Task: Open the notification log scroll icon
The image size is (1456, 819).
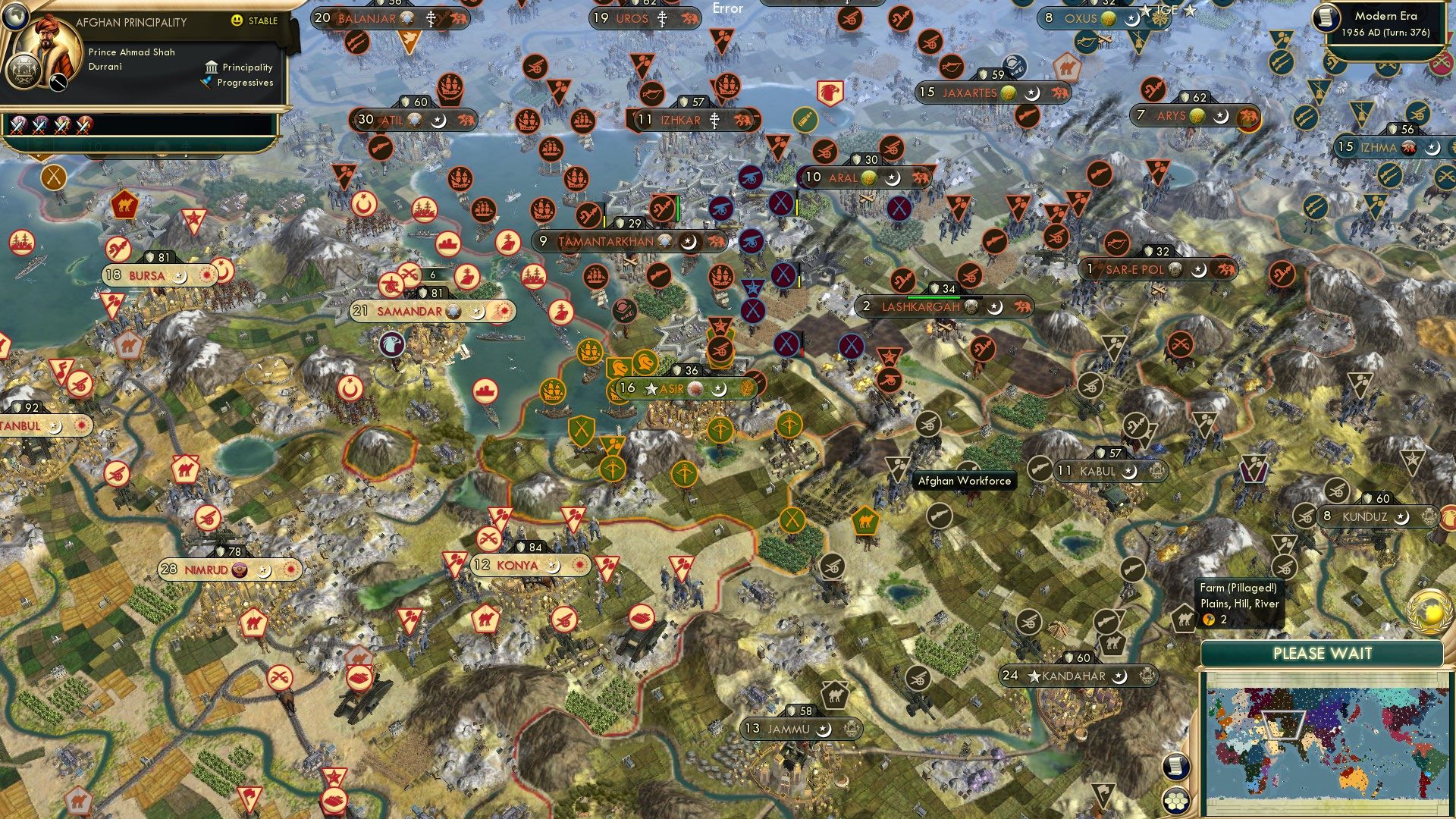Action: pos(1177,766)
